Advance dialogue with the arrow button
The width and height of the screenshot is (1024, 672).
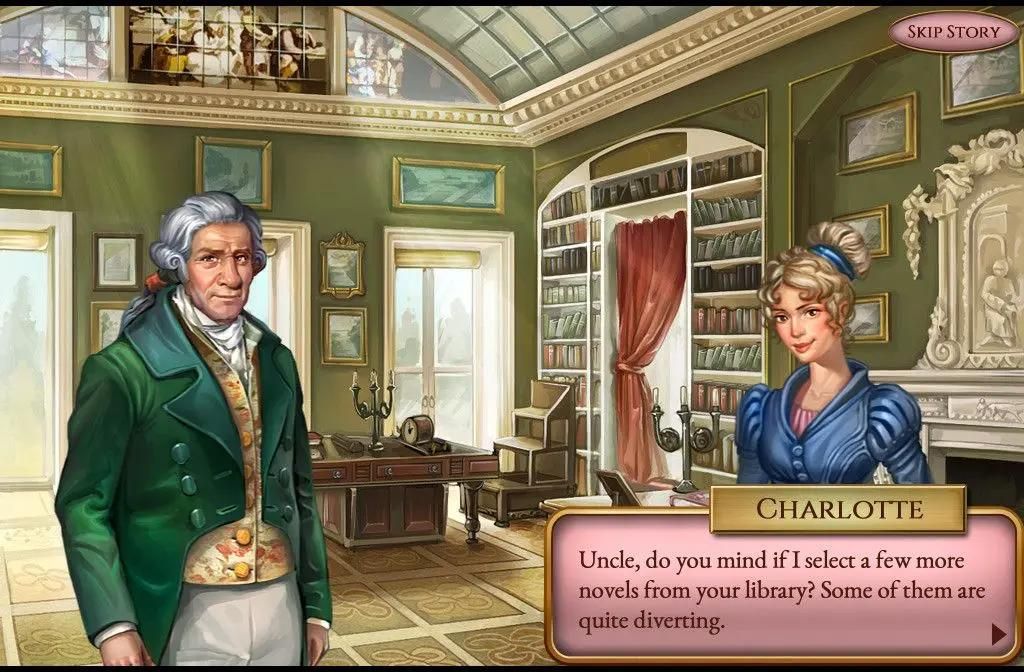(997, 633)
